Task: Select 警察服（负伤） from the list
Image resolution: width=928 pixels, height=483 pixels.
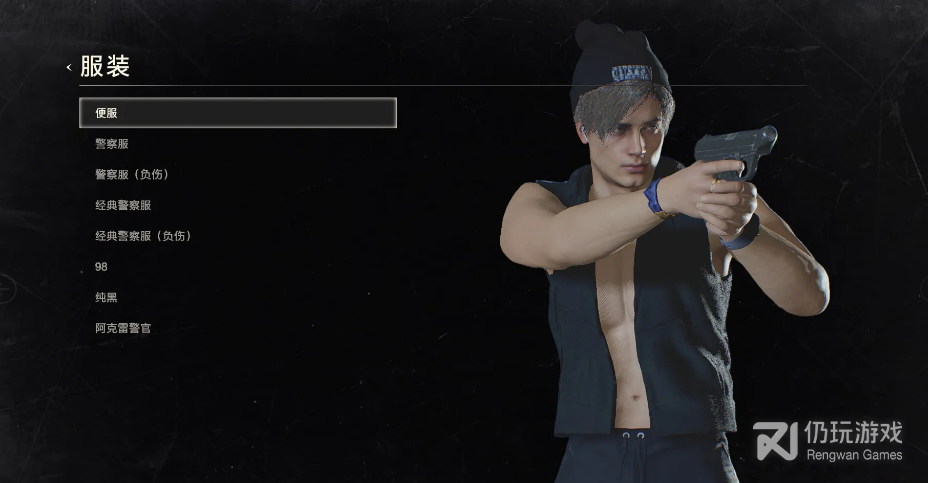Action: pos(131,174)
